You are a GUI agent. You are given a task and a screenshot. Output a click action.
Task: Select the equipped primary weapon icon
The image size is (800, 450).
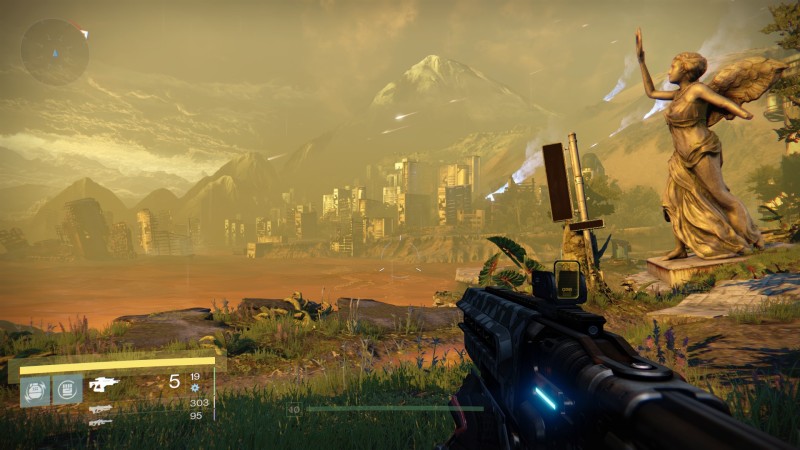click(x=103, y=383)
